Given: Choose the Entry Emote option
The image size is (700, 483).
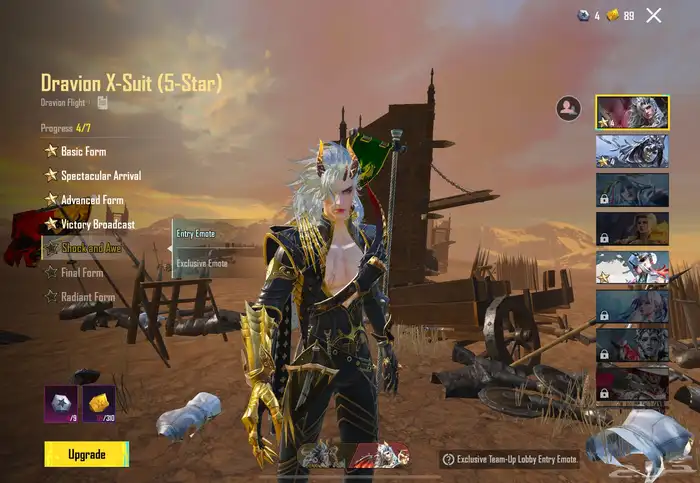Looking at the screenshot, I should pyautogui.click(x=196, y=234).
